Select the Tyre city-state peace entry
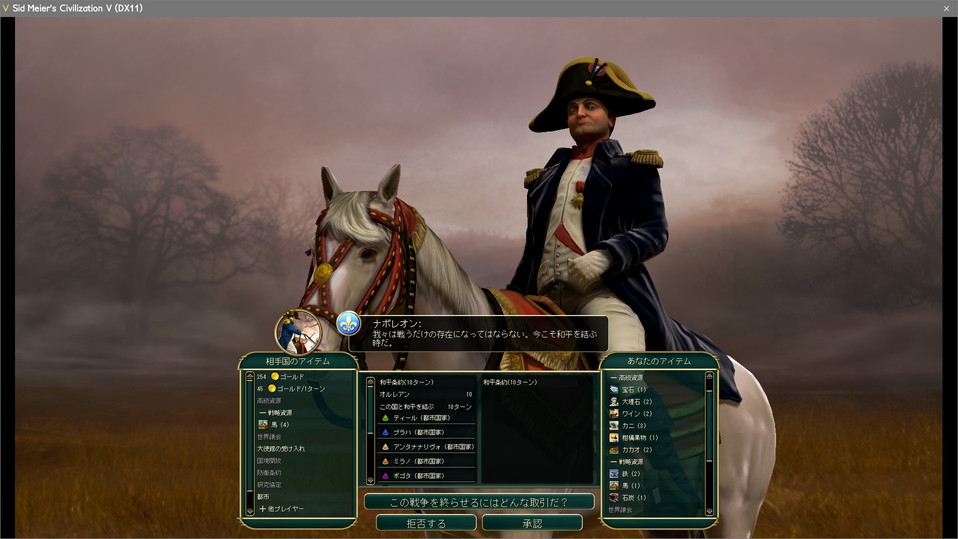The height and width of the screenshot is (539, 958). click(x=420, y=418)
